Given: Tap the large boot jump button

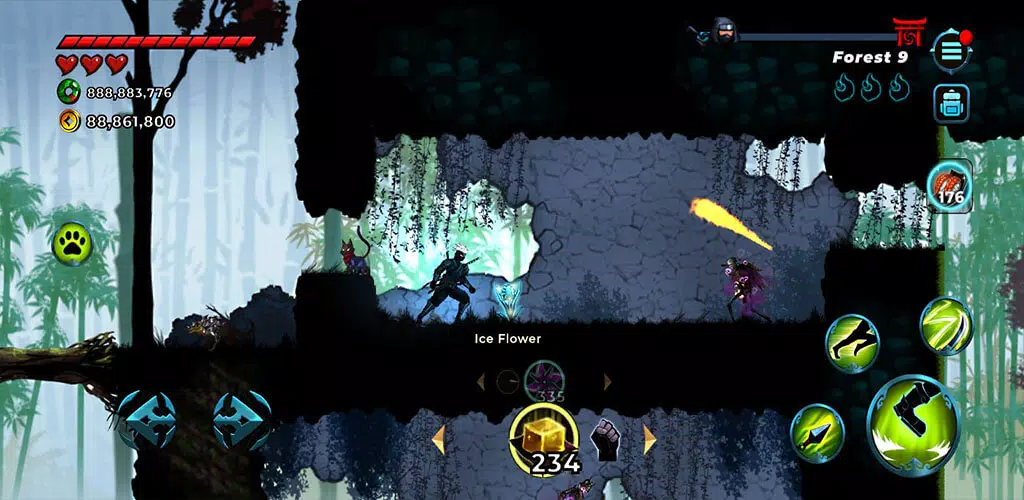Looking at the screenshot, I should [913, 424].
